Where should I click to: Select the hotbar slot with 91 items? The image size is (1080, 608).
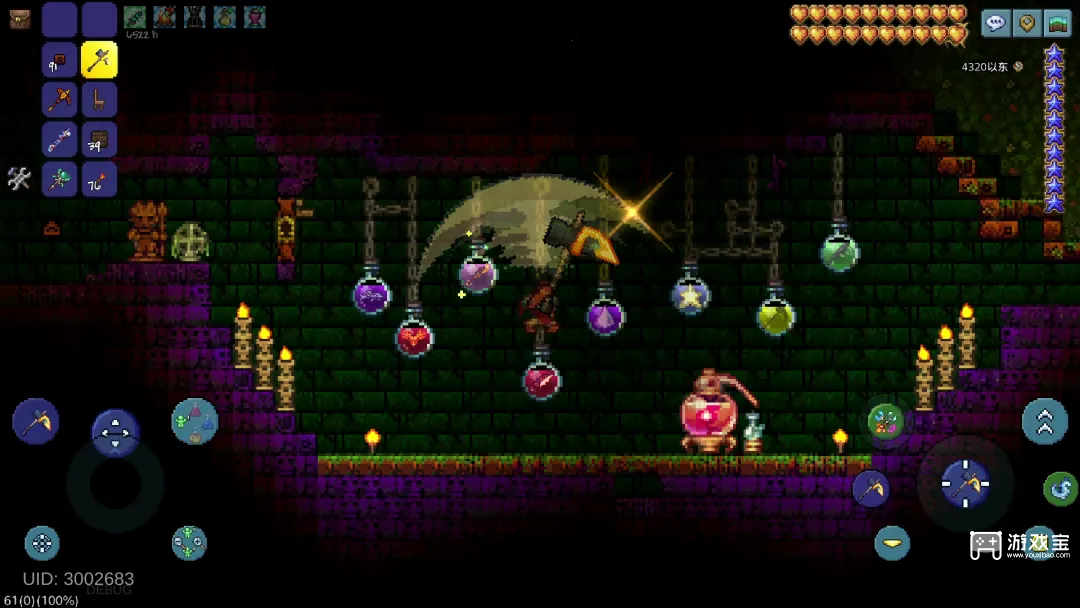[x=60, y=60]
